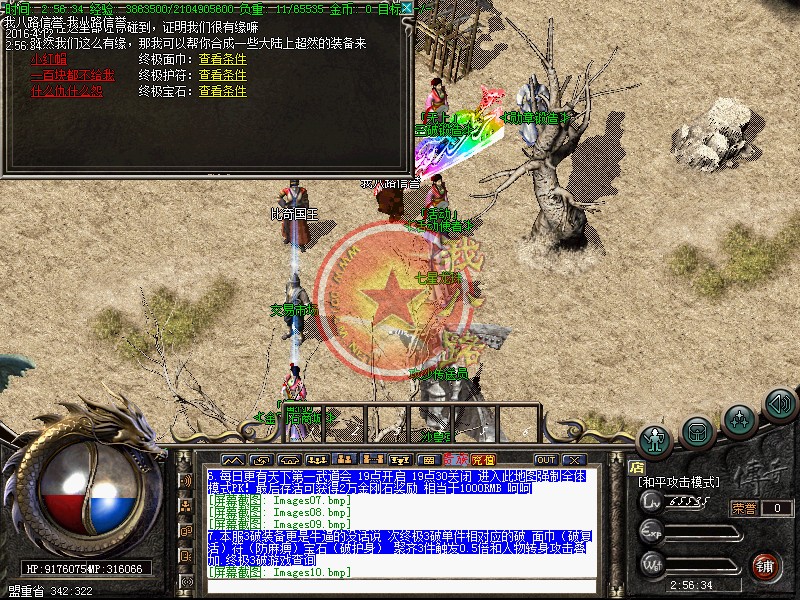View conditions for 终极护符
800x600 pixels.
[222, 75]
